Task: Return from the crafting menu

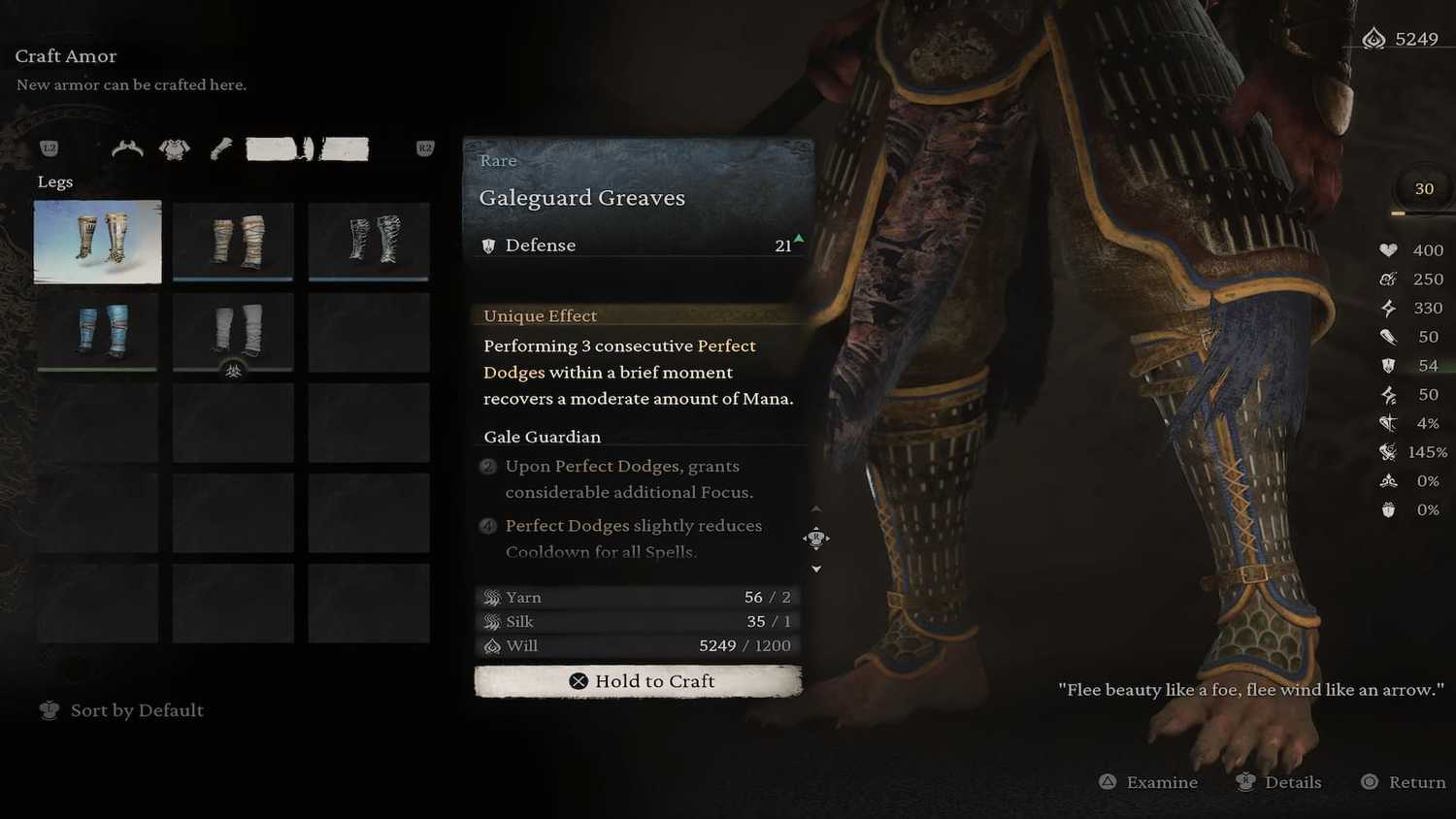Action: (x=1404, y=782)
